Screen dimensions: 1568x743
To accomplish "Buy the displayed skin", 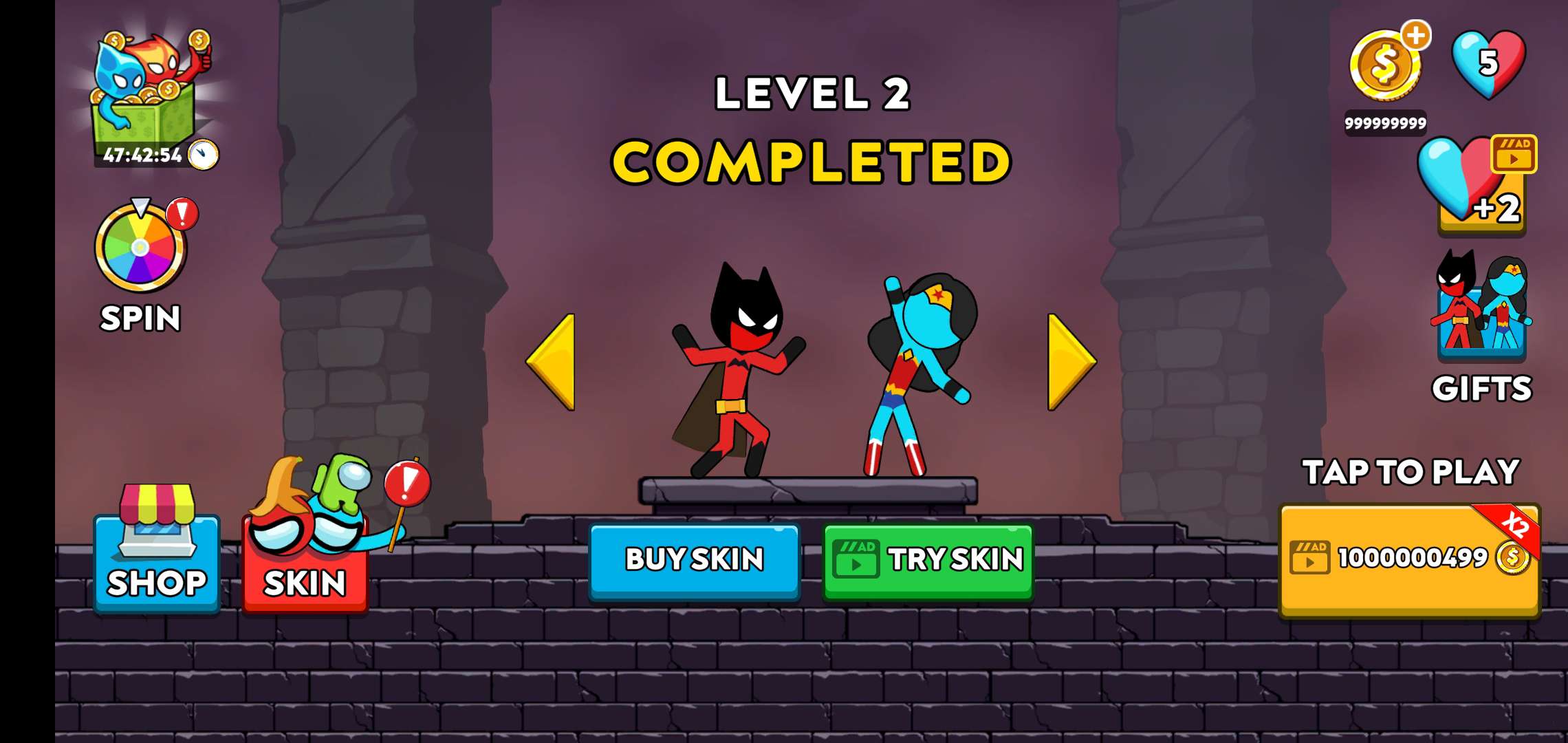I will [695, 559].
